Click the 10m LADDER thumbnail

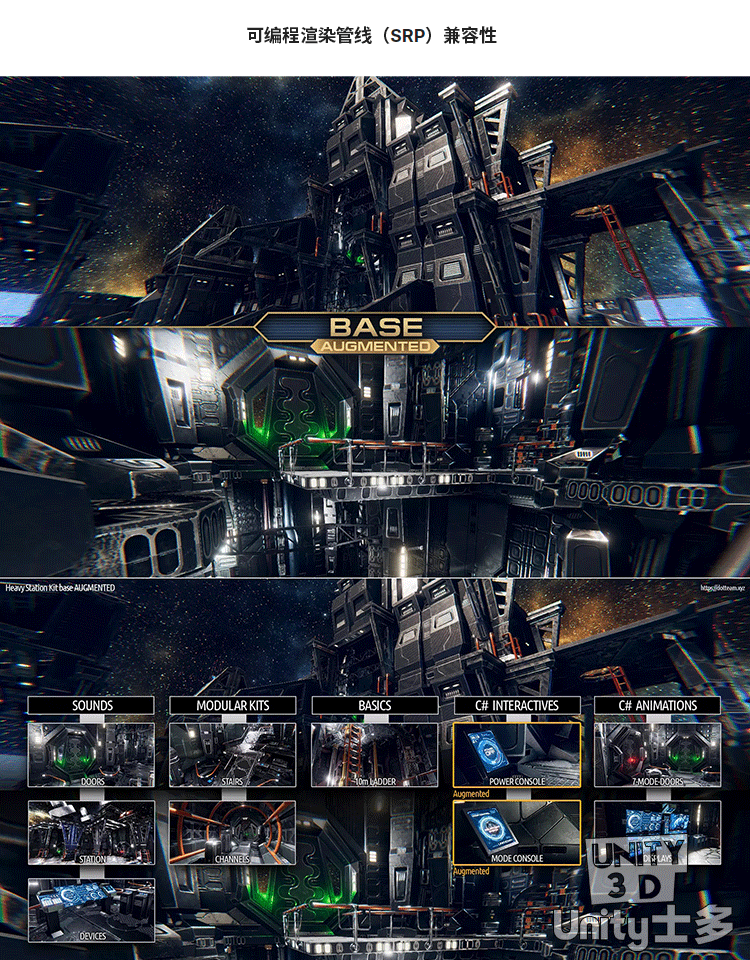tap(375, 754)
